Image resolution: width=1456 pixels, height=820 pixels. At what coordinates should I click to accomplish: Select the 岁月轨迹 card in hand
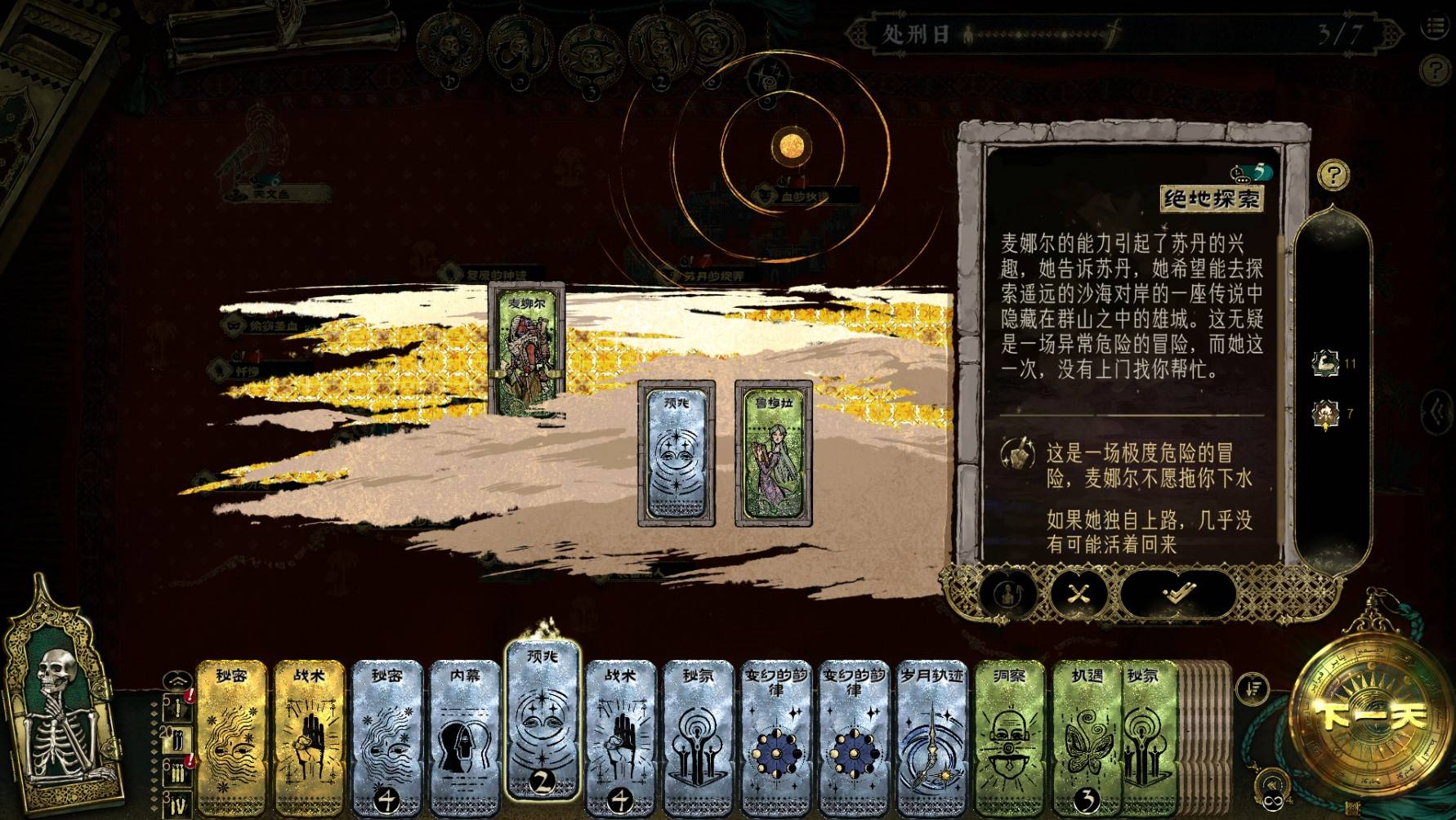click(932, 735)
